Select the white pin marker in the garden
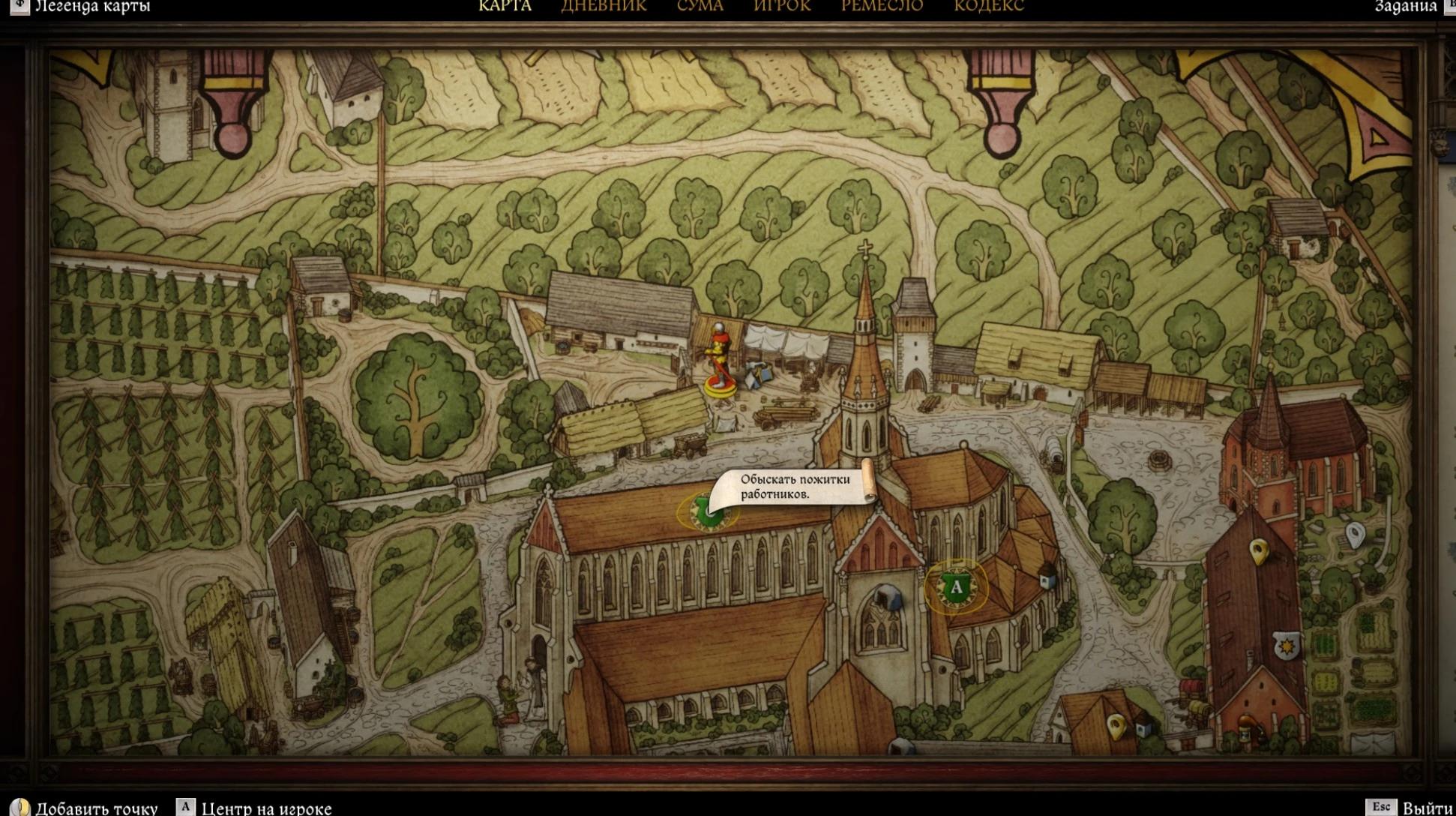The height and width of the screenshot is (816, 1456). (x=1354, y=535)
